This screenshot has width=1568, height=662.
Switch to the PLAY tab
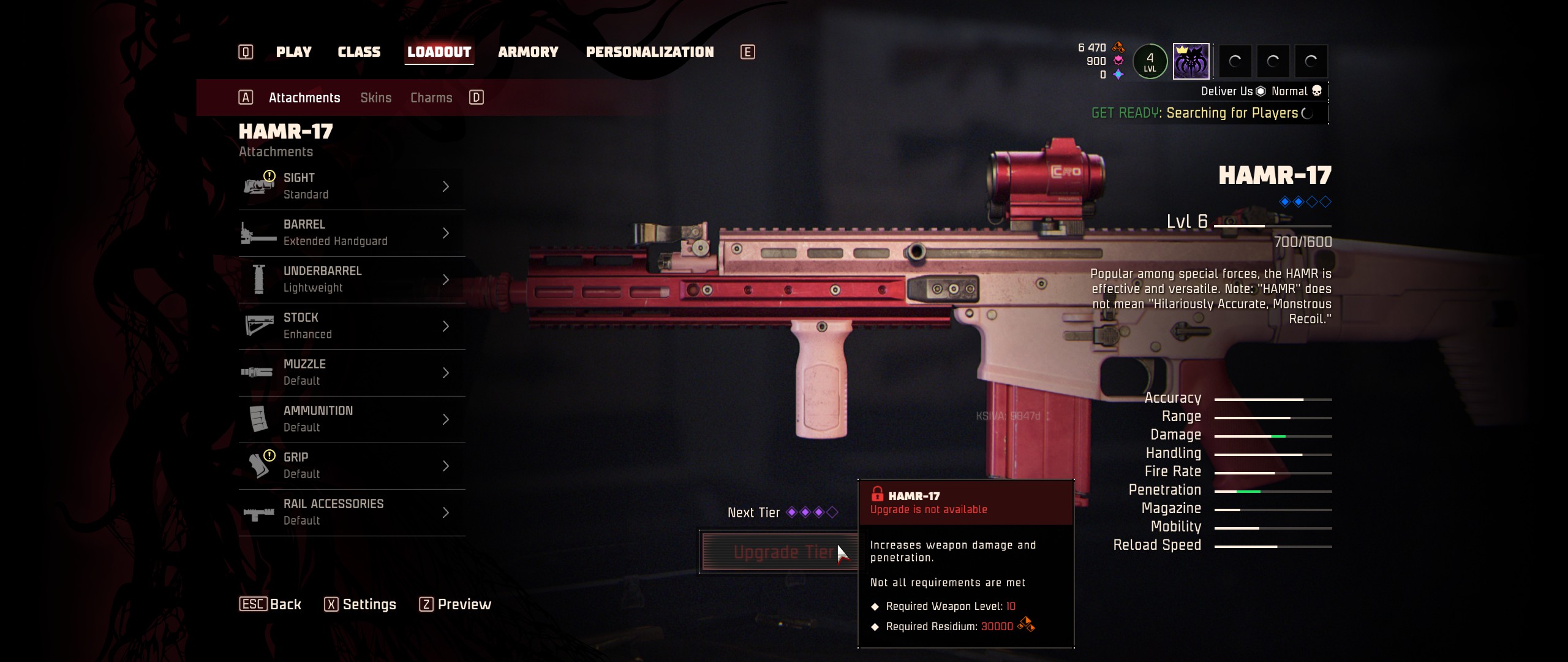(x=293, y=52)
